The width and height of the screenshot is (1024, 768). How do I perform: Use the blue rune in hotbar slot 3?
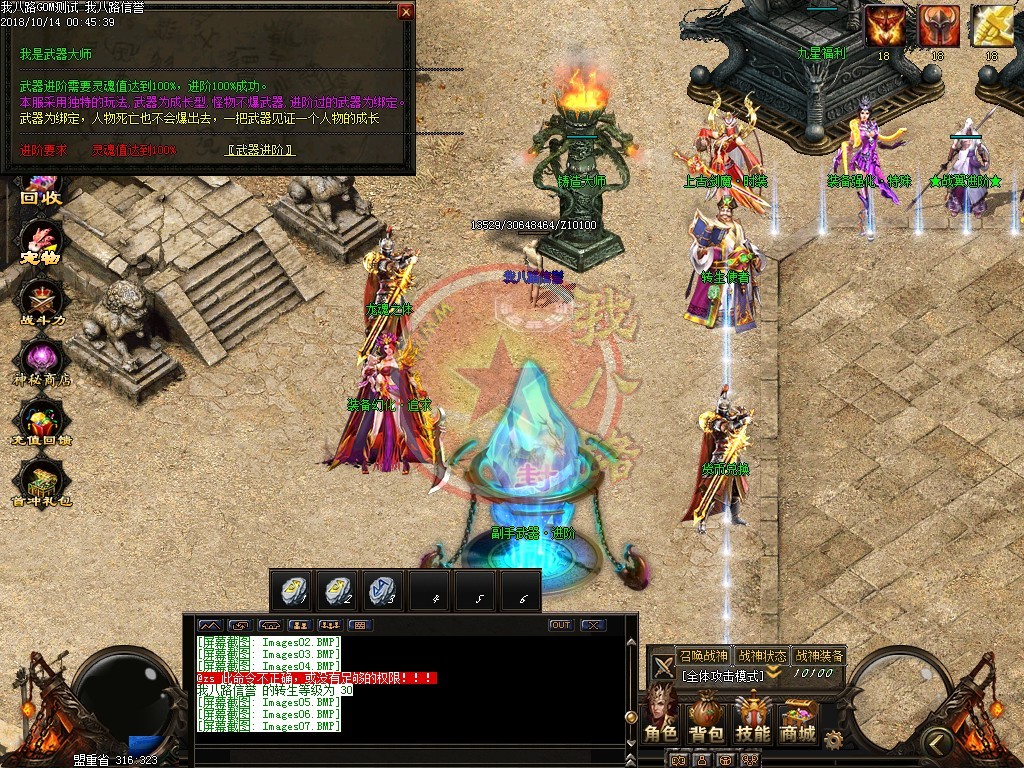click(383, 591)
